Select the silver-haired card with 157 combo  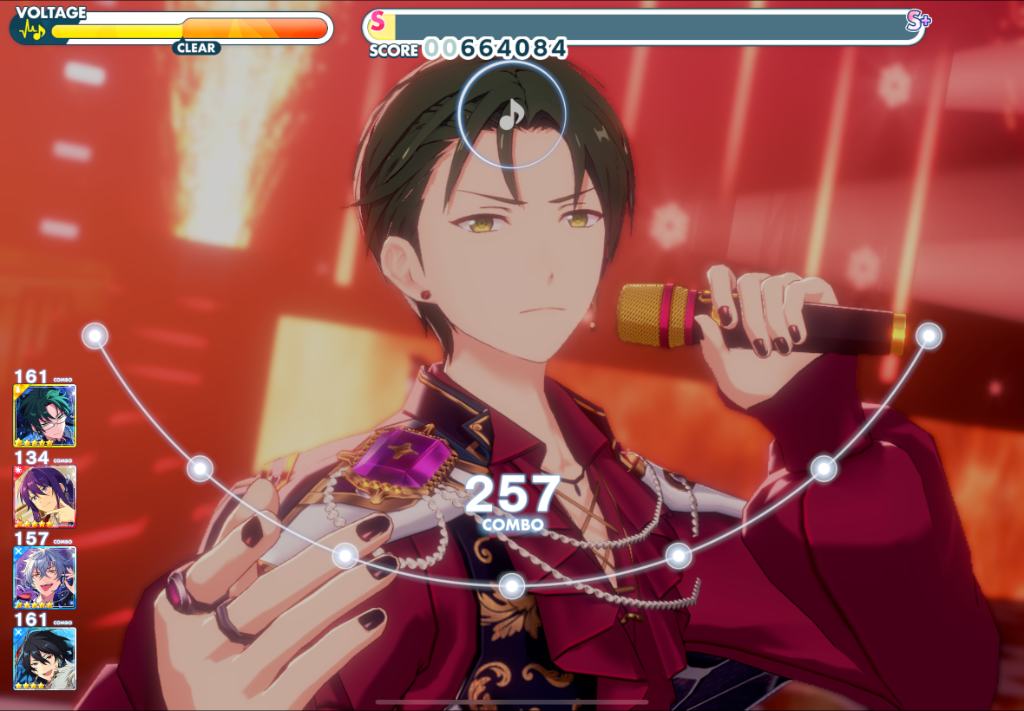44,577
